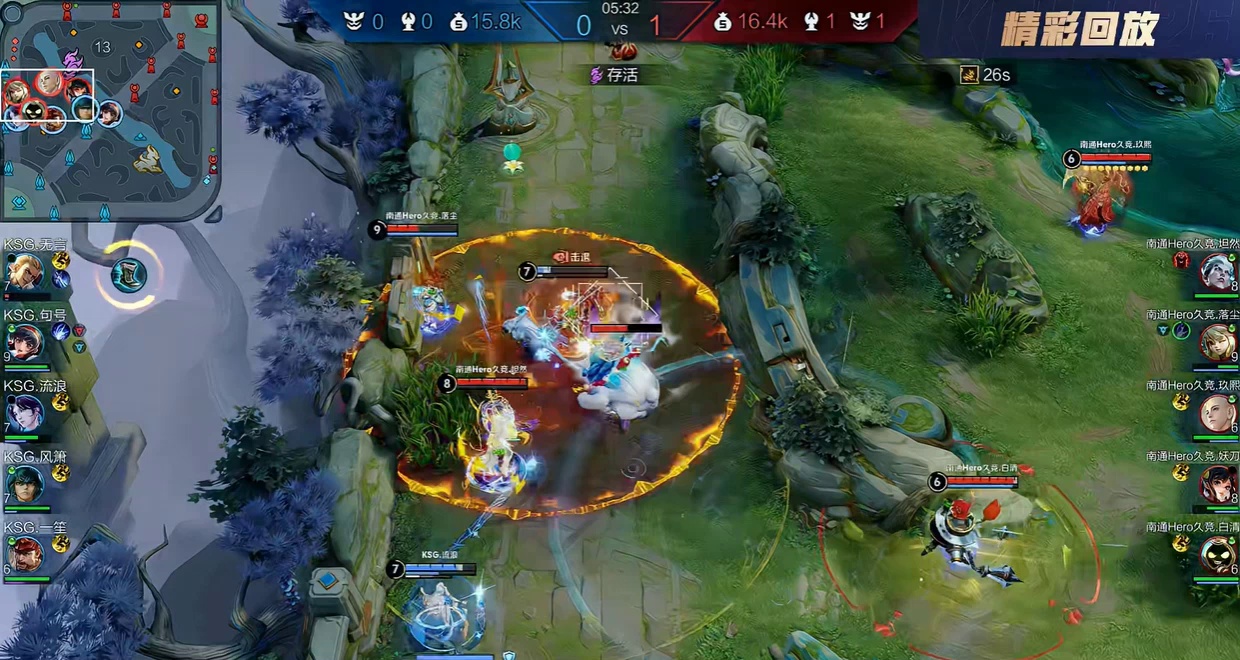Click the boots item icon with yellow ring

click(128, 275)
